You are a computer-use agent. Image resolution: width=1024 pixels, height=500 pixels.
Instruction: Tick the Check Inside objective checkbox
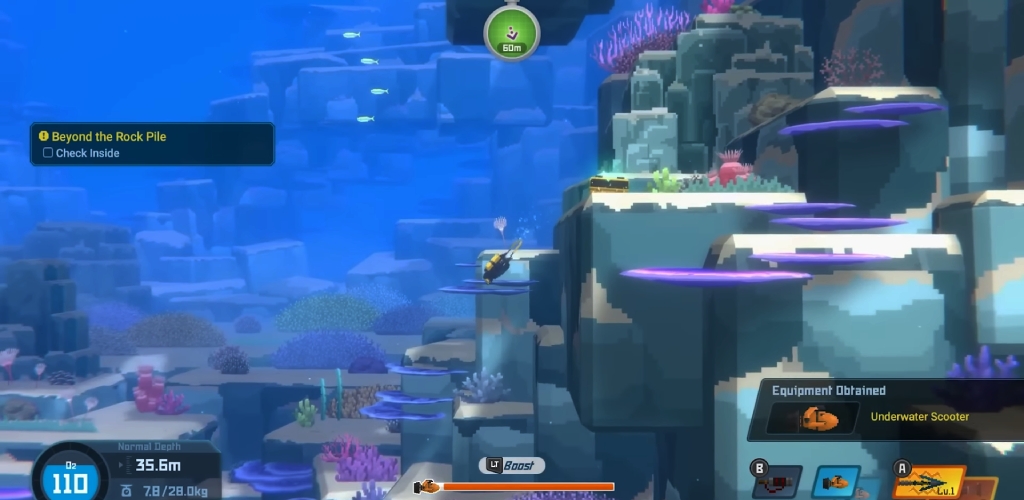[48, 153]
